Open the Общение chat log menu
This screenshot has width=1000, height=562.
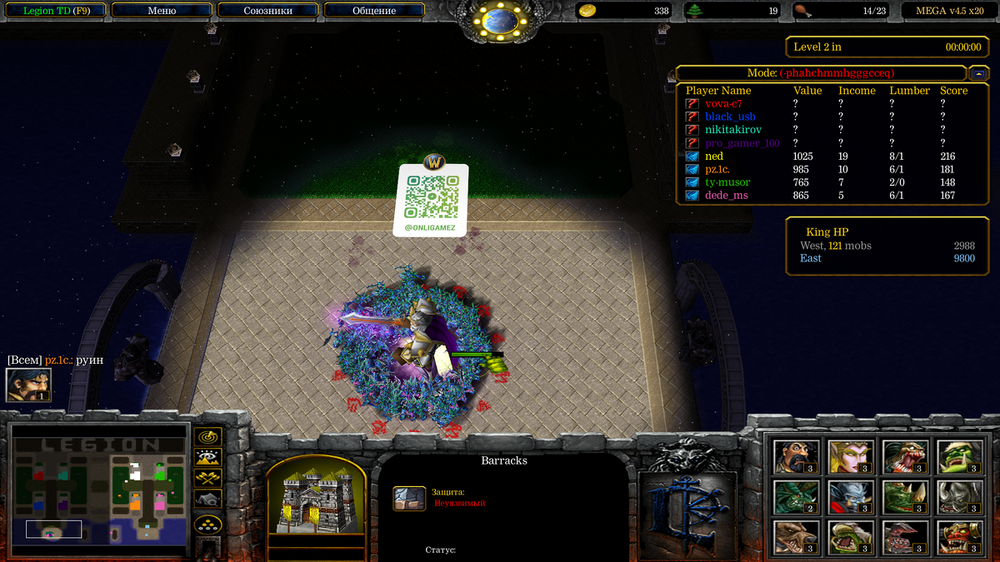pos(374,11)
